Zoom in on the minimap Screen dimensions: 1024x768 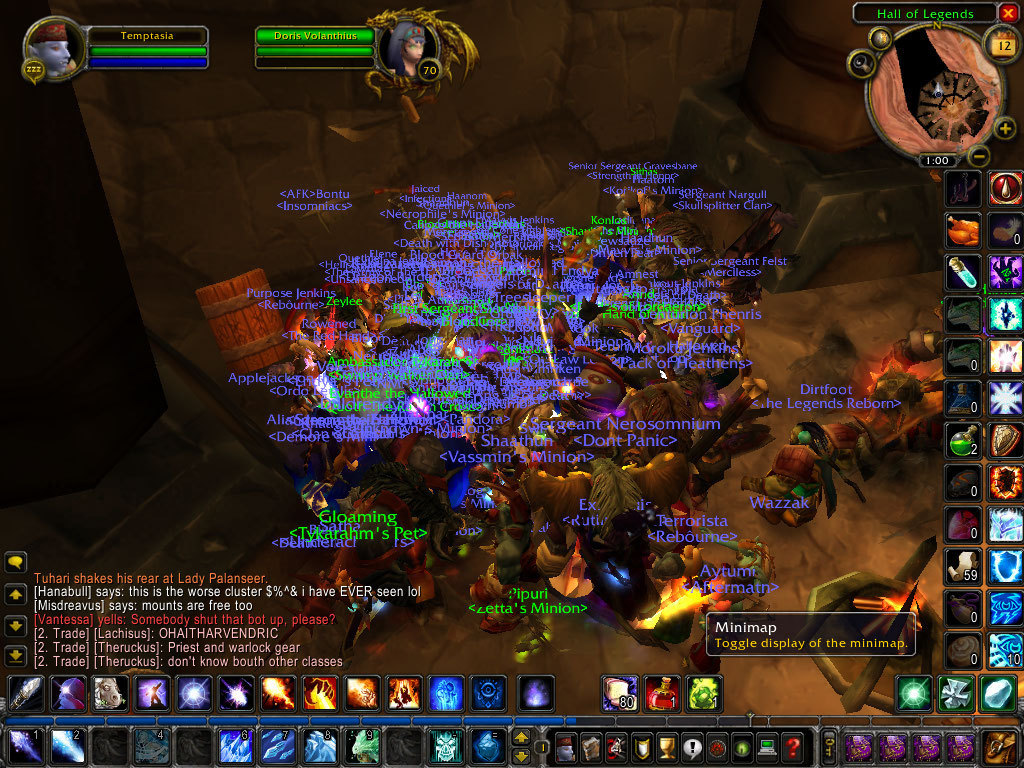1004,128
